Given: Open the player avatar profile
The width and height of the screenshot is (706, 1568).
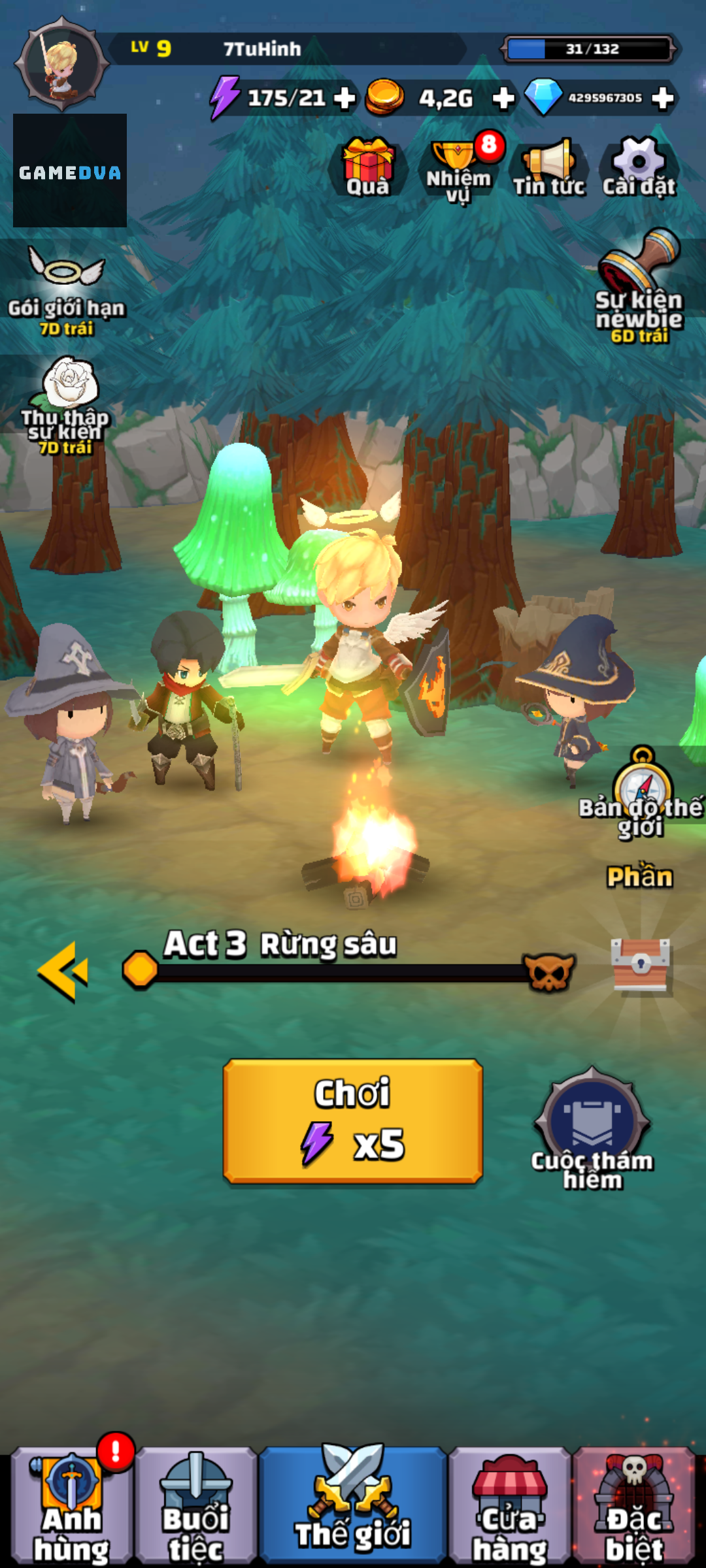Looking at the screenshot, I should [63, 65].
